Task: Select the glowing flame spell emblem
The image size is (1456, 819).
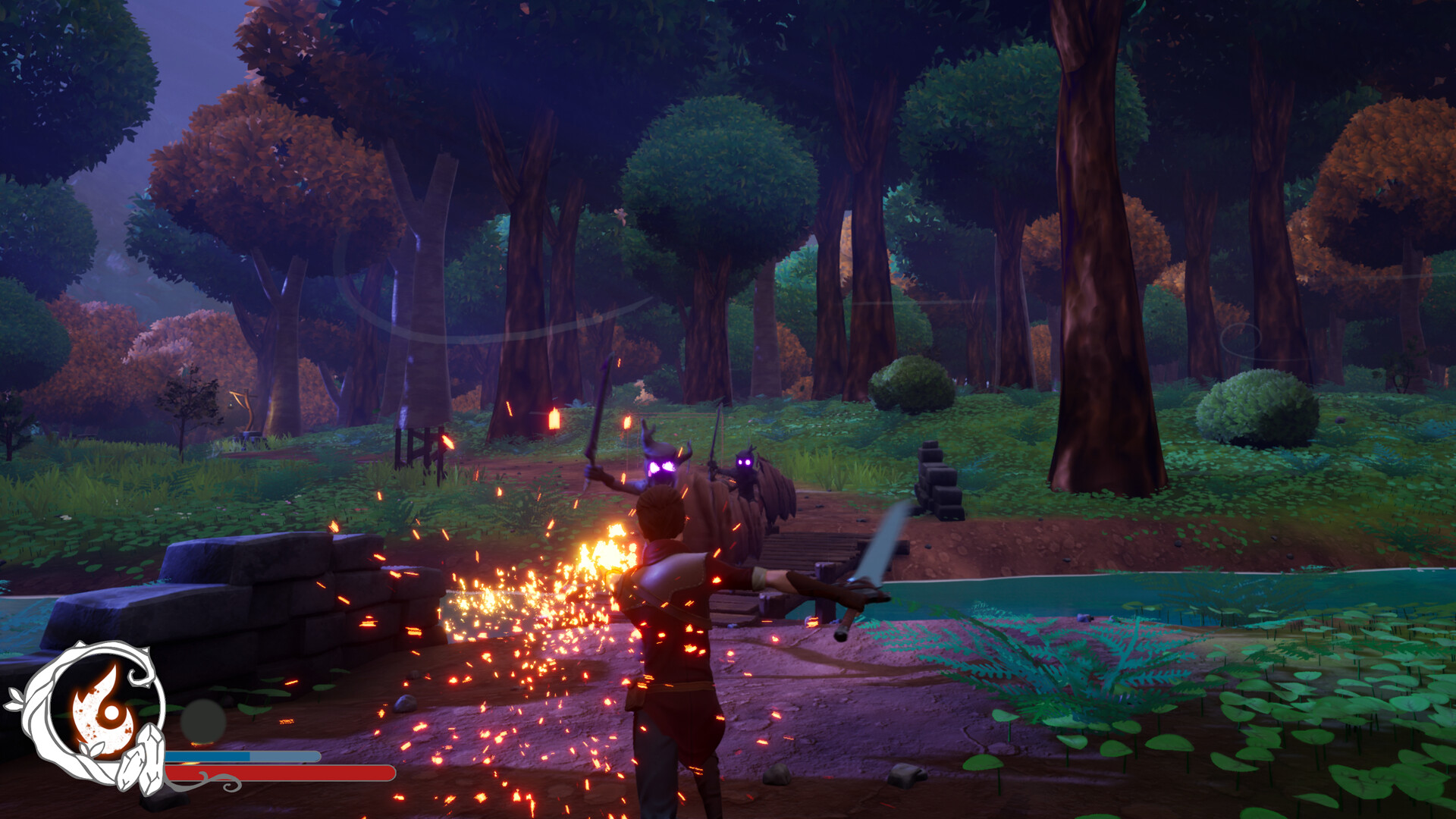Action: 99,706
